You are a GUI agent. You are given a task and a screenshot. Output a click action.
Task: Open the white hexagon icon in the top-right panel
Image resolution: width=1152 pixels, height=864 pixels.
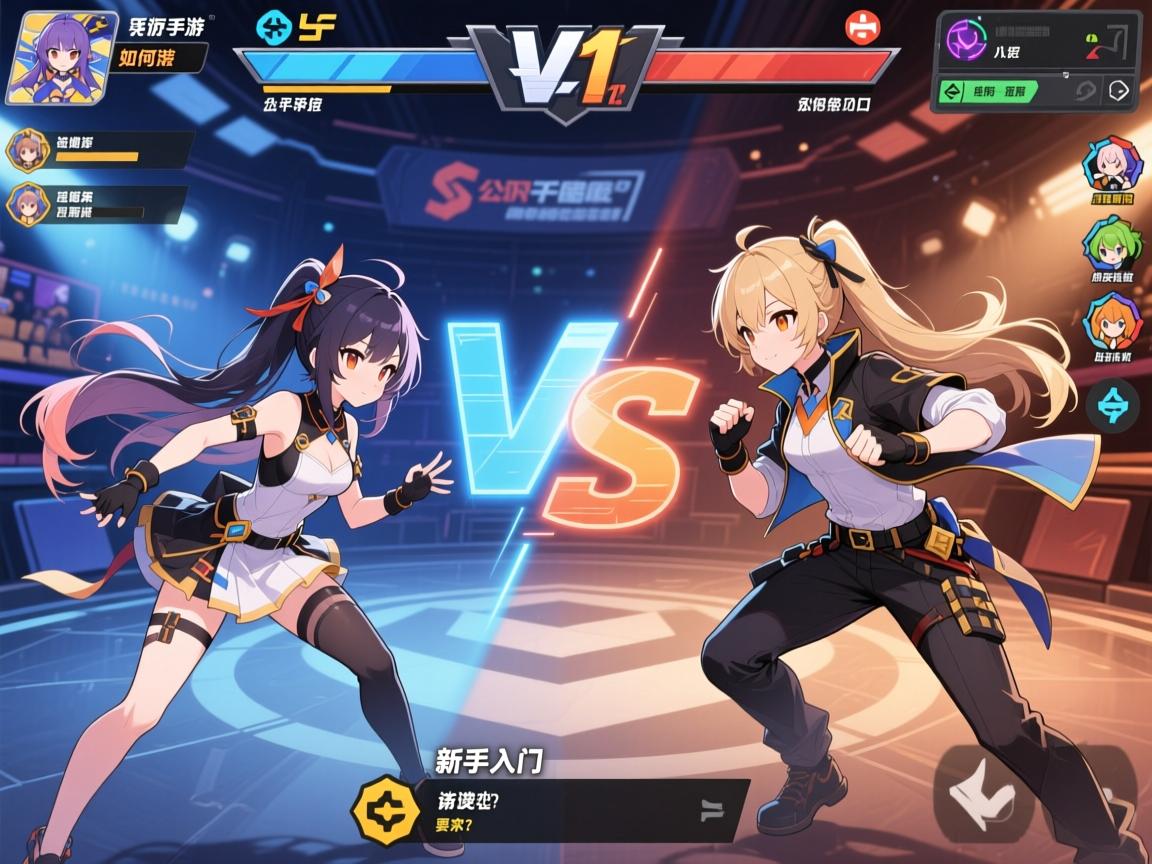pyautogui.click(x=1119, y=91)
